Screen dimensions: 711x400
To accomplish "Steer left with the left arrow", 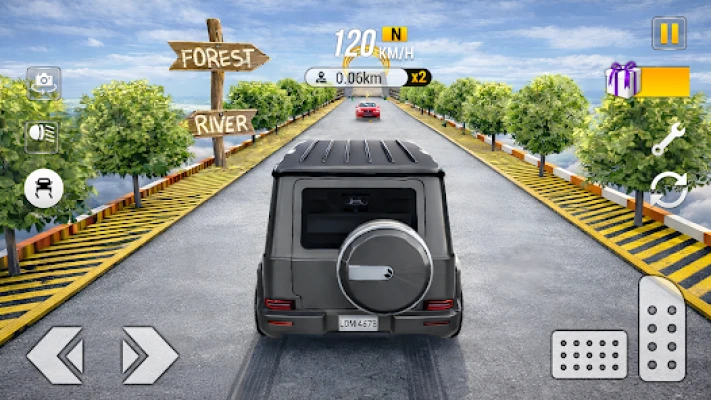I will 55,355.
